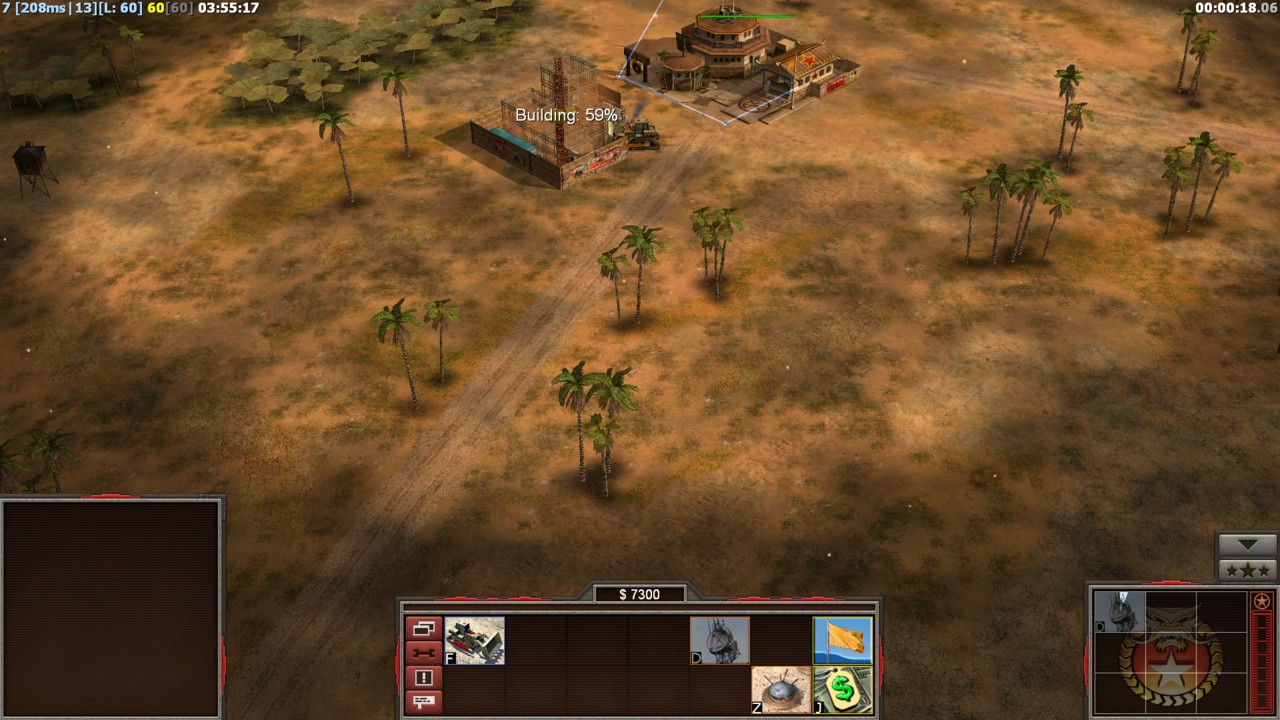Viewport: 1280px width, 720px height.
Task: Click the overlapping windows menu button
Action: (x=423, y=629)
